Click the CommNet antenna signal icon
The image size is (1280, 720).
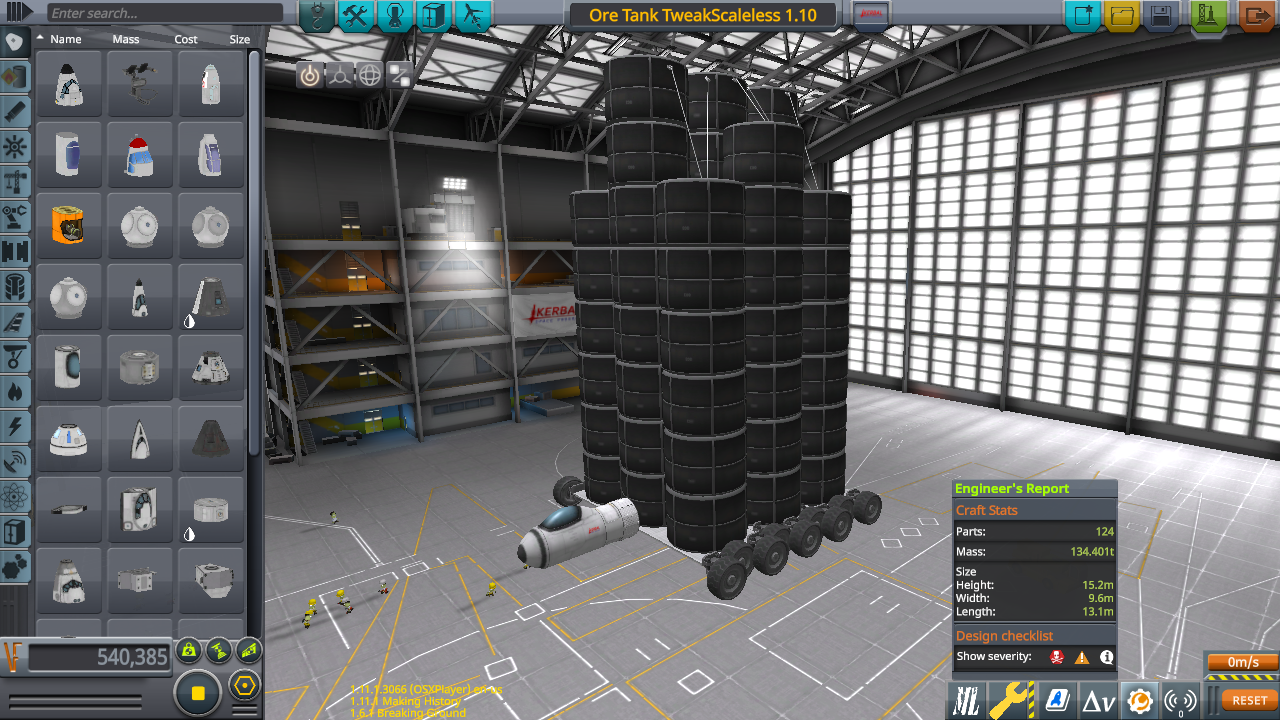(x=1181, y=699)
